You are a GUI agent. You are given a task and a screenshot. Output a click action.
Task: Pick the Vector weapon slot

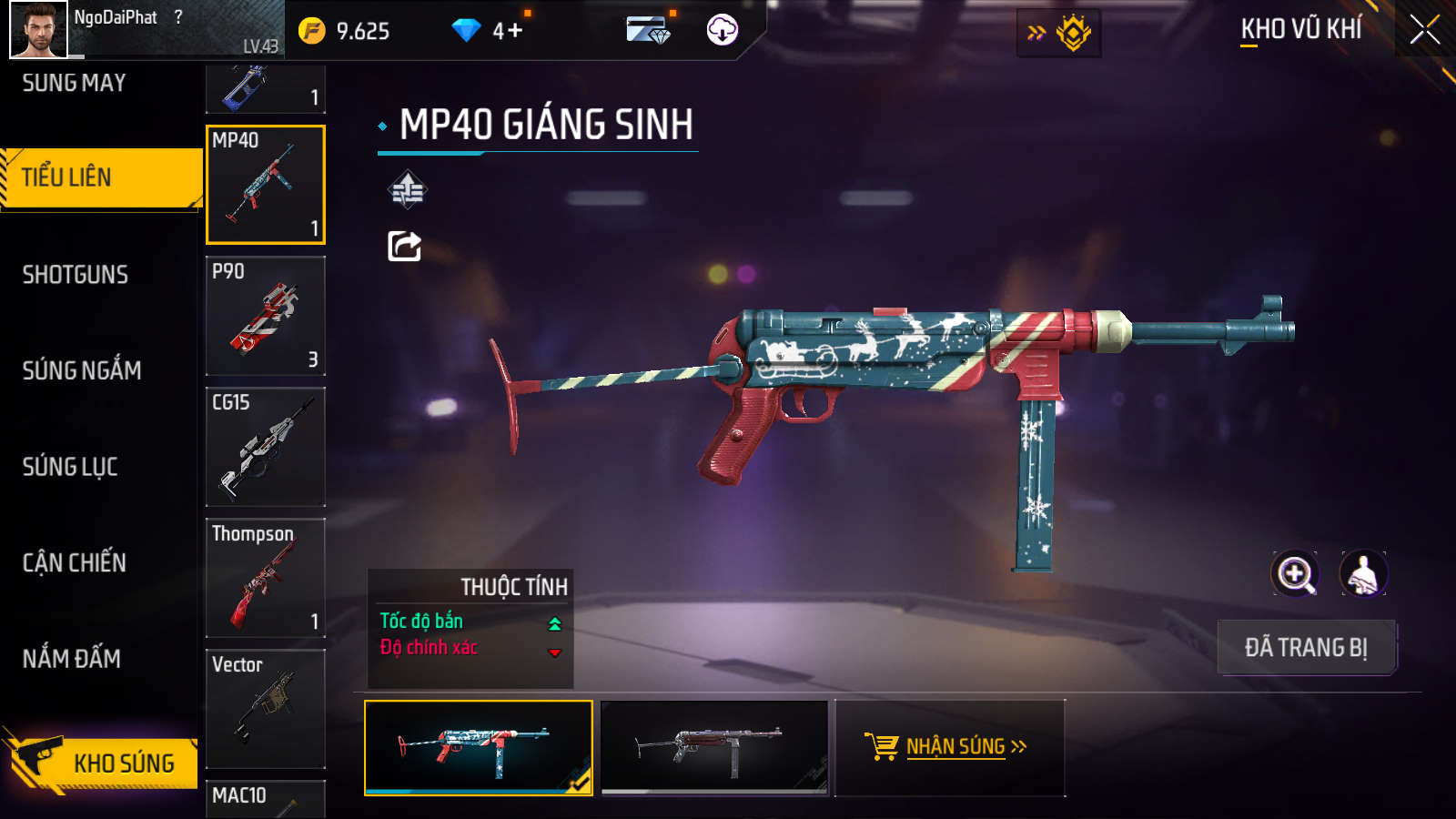point(266,709)
